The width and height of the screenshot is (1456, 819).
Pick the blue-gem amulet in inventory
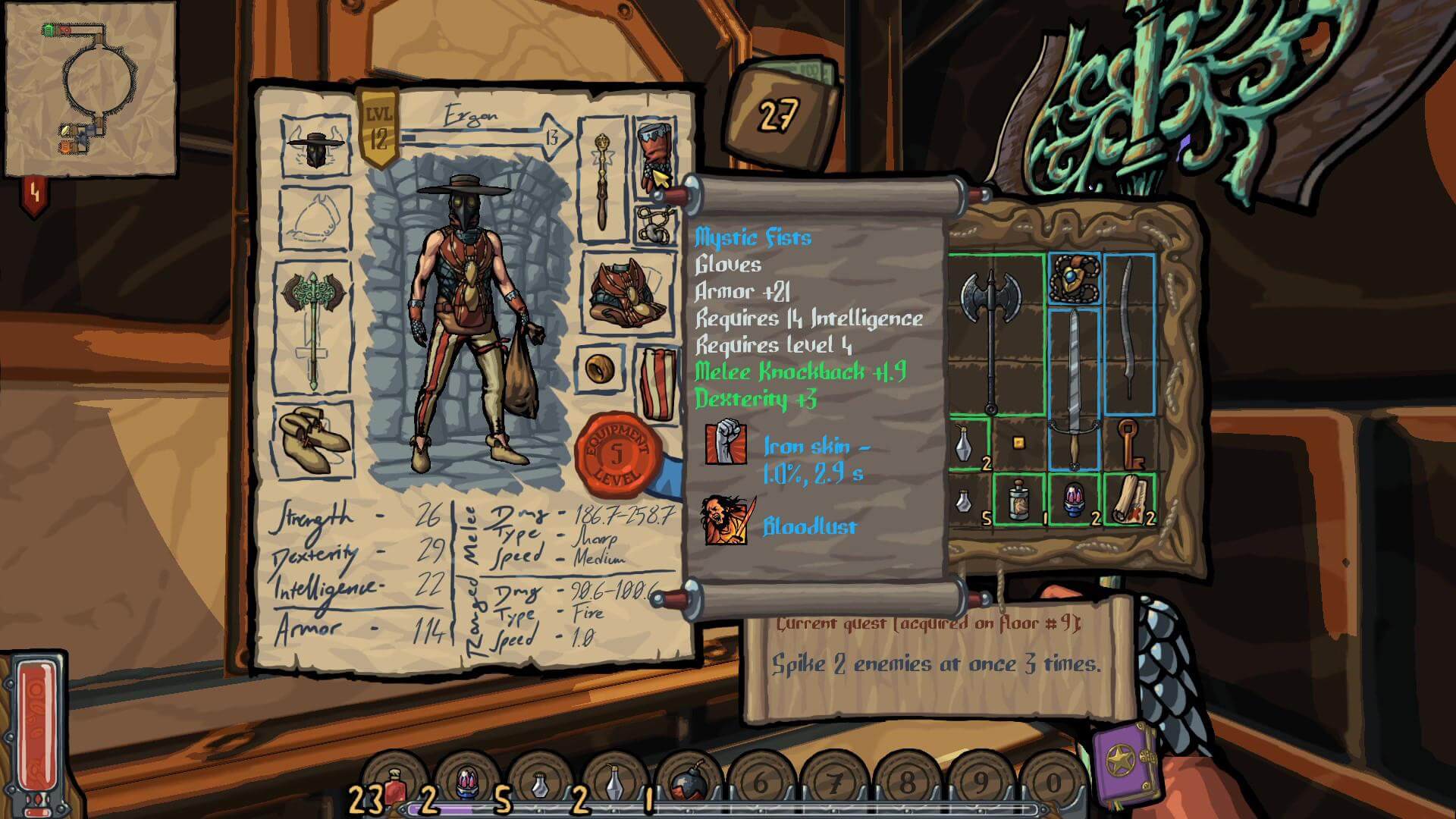[1074, 278]
